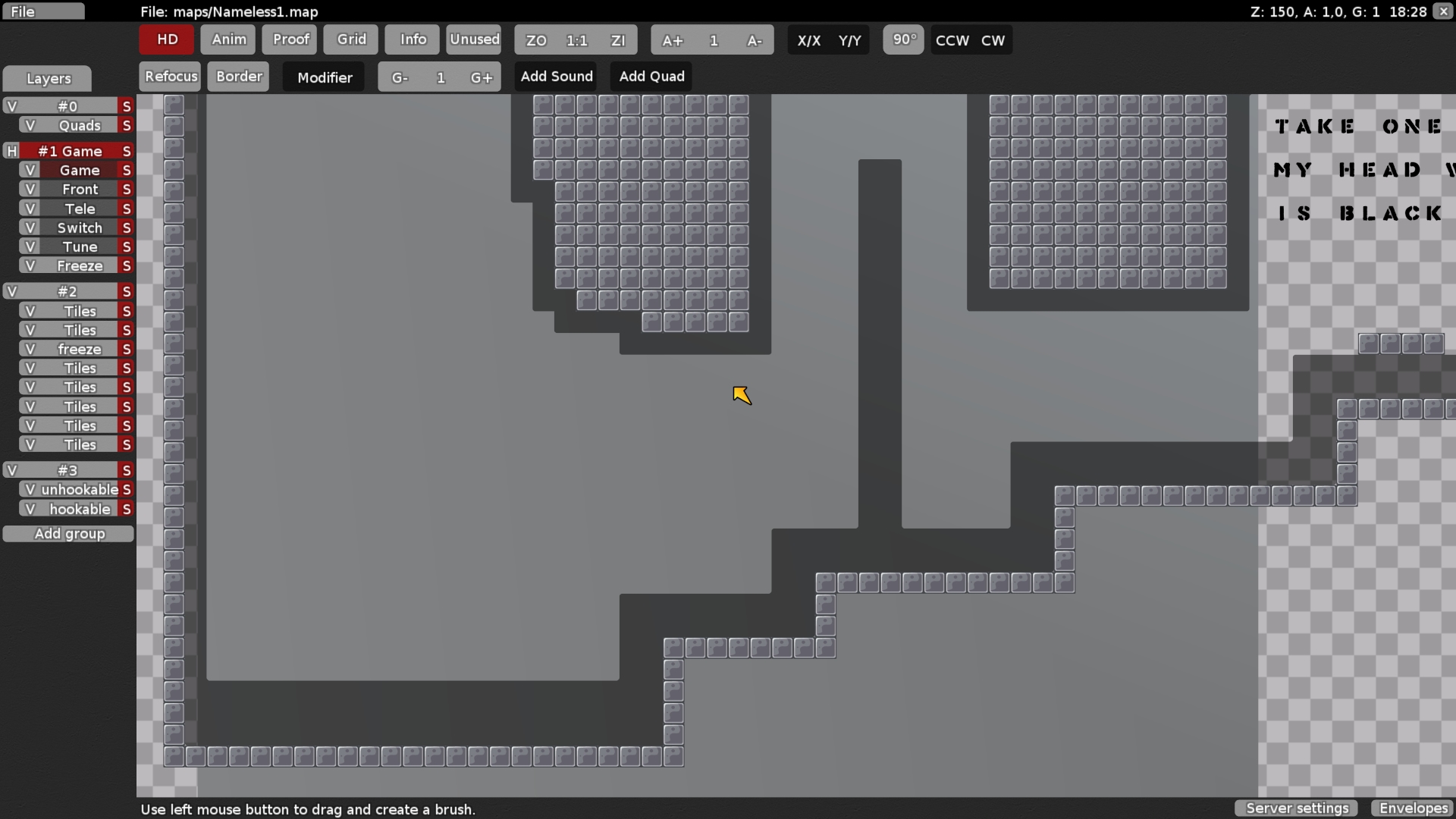Viewport: 1456px width, 819px height.
Task: Open Server settings
Action: pos(1295,808)
